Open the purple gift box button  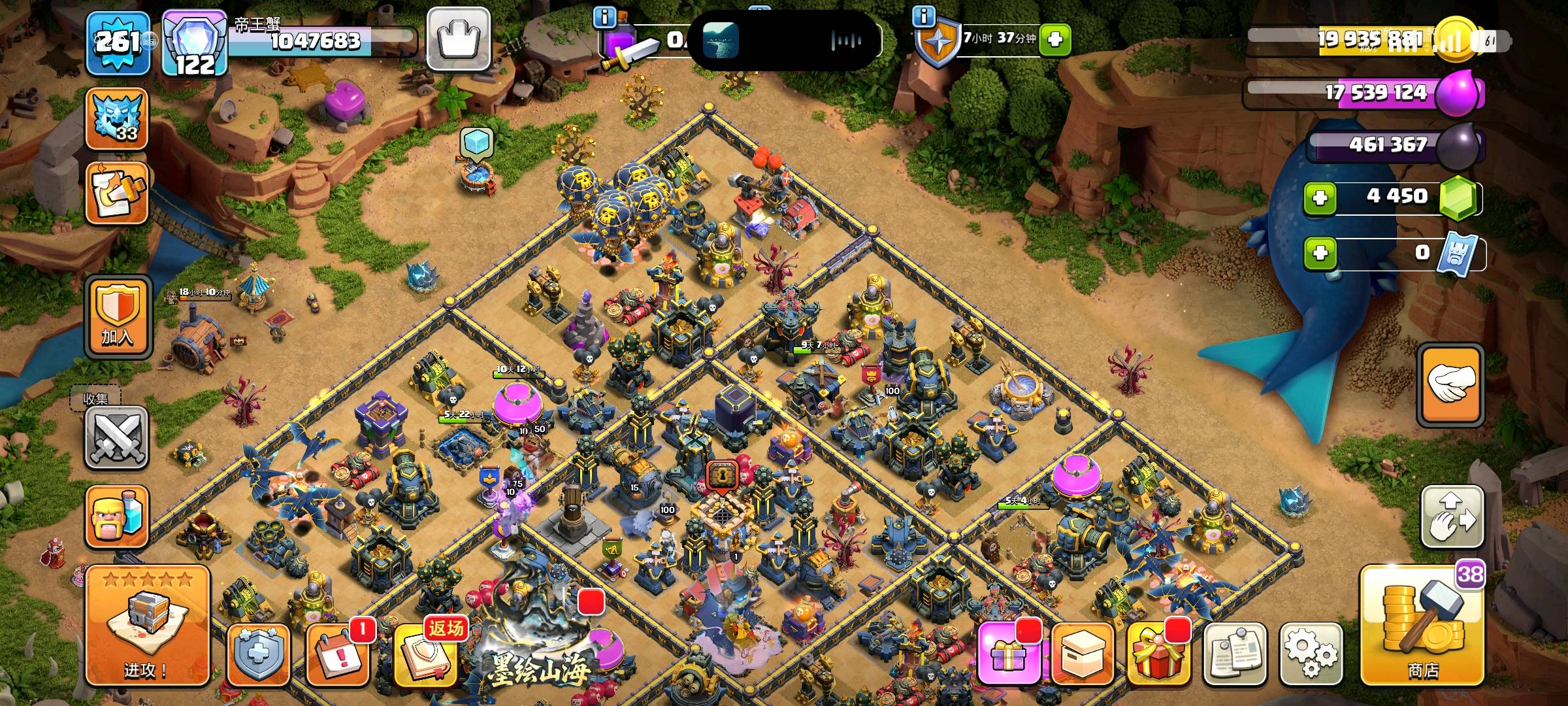coord(1007,654)
